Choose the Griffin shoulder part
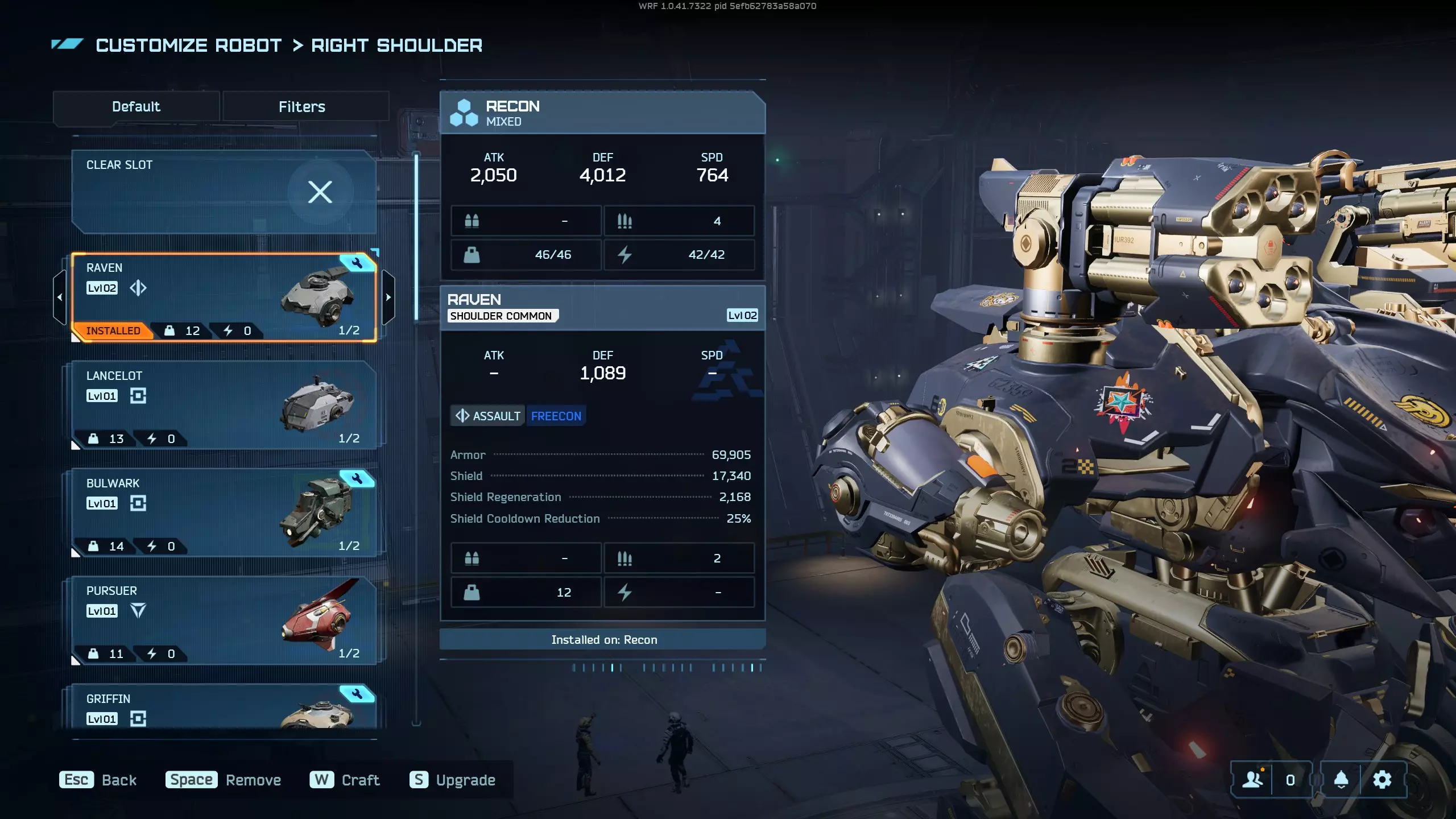Screen dimensions: 1456x819 pyautogui.click(x=224, y=707)
